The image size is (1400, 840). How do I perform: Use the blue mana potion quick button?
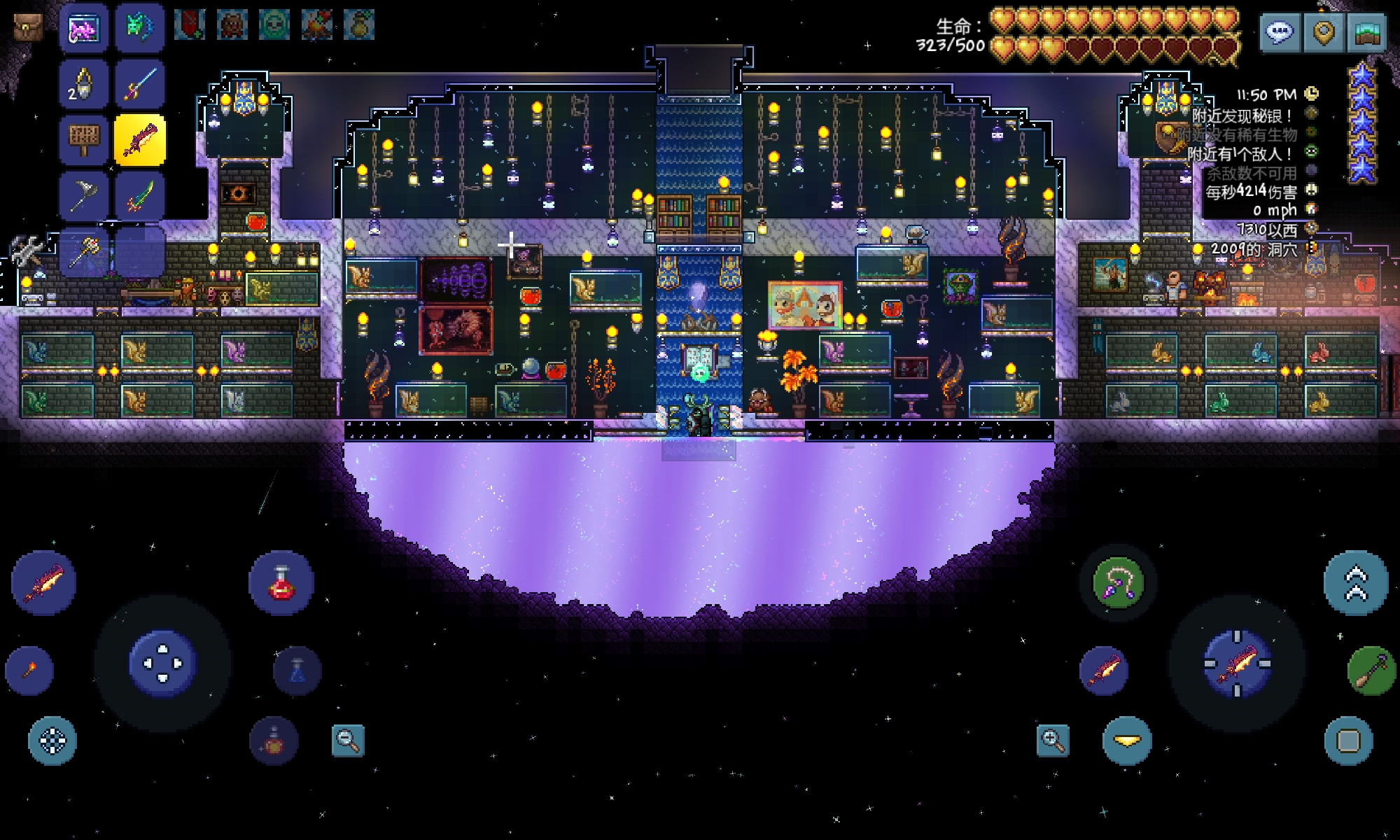tap(297, 671)
